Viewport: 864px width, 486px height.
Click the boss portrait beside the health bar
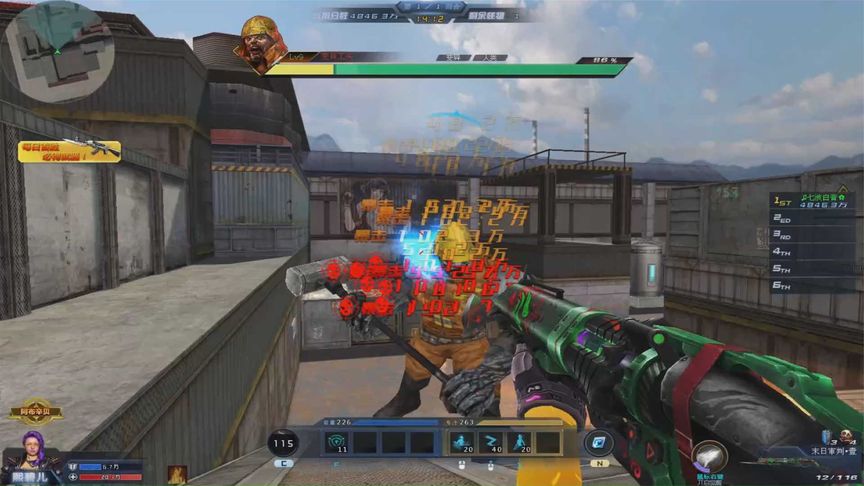(x=261, y=45)
